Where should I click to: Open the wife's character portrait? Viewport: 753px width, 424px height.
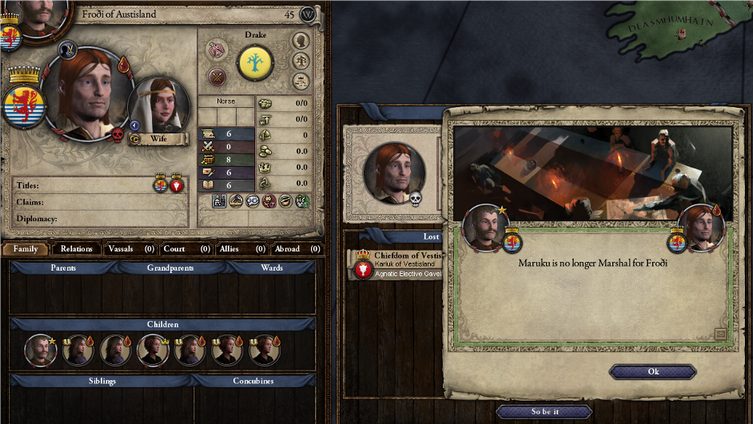159,105
